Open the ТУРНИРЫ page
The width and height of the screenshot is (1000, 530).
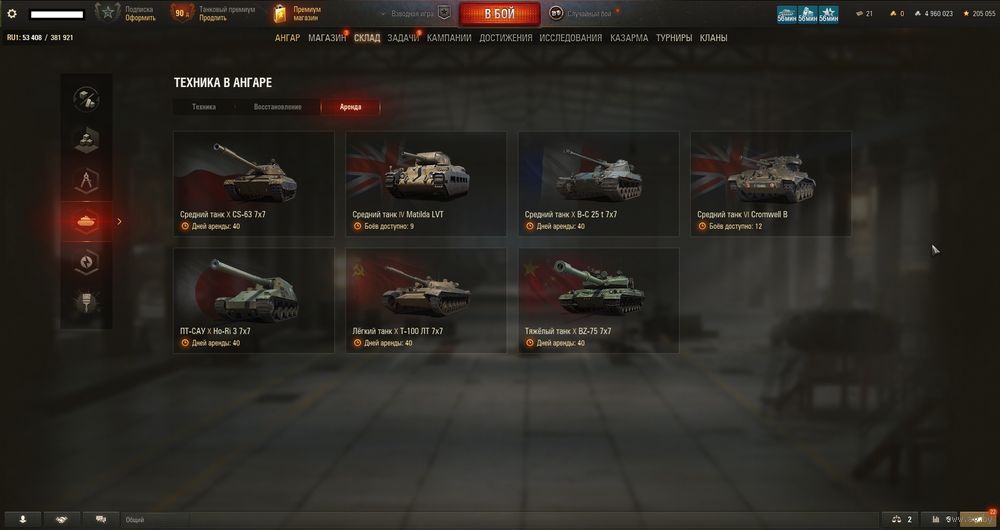[x=675, y=38]
